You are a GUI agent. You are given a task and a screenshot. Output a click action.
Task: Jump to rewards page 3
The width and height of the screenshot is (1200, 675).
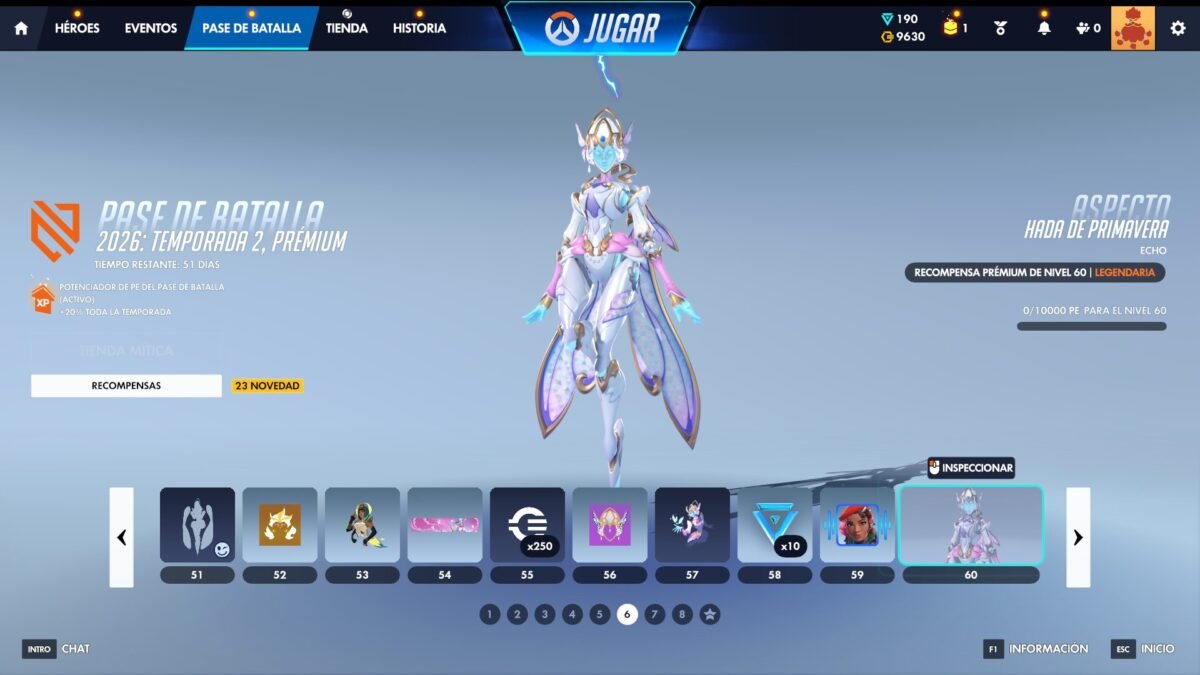[544, 614]
